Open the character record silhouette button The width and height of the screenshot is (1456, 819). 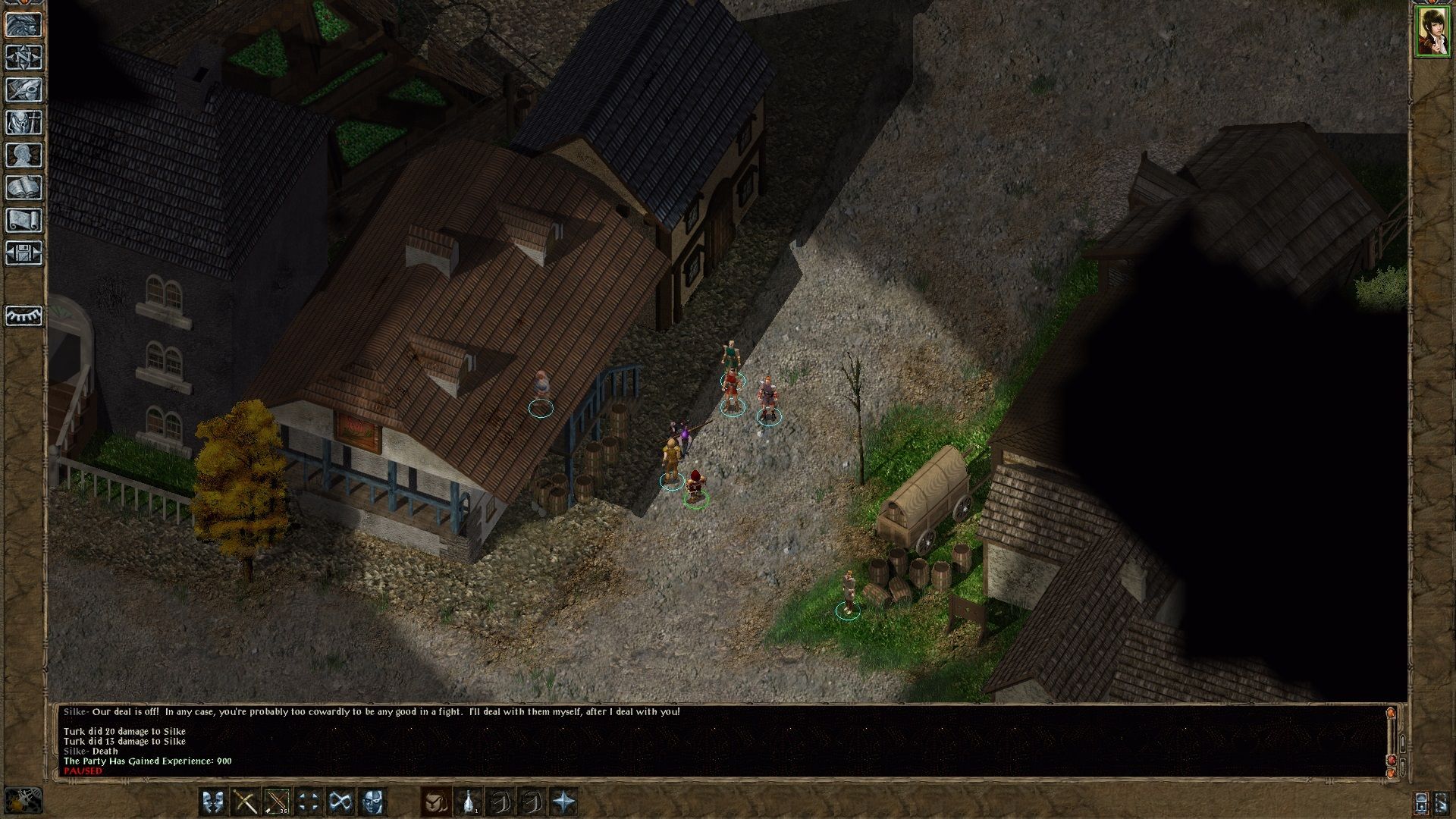[x=24, y=155]
